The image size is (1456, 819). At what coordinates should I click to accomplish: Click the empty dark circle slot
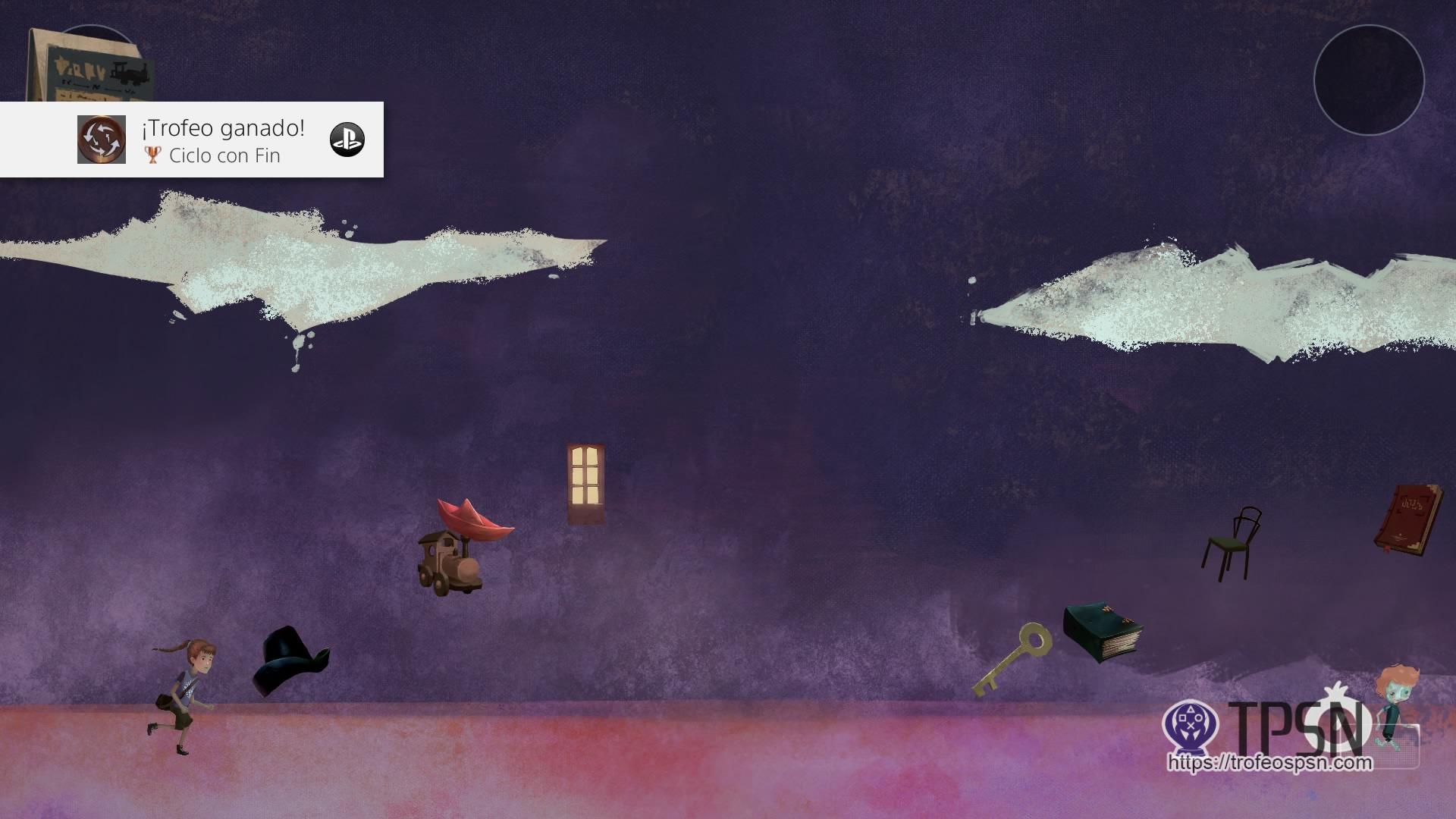[x=1369, y=80]
